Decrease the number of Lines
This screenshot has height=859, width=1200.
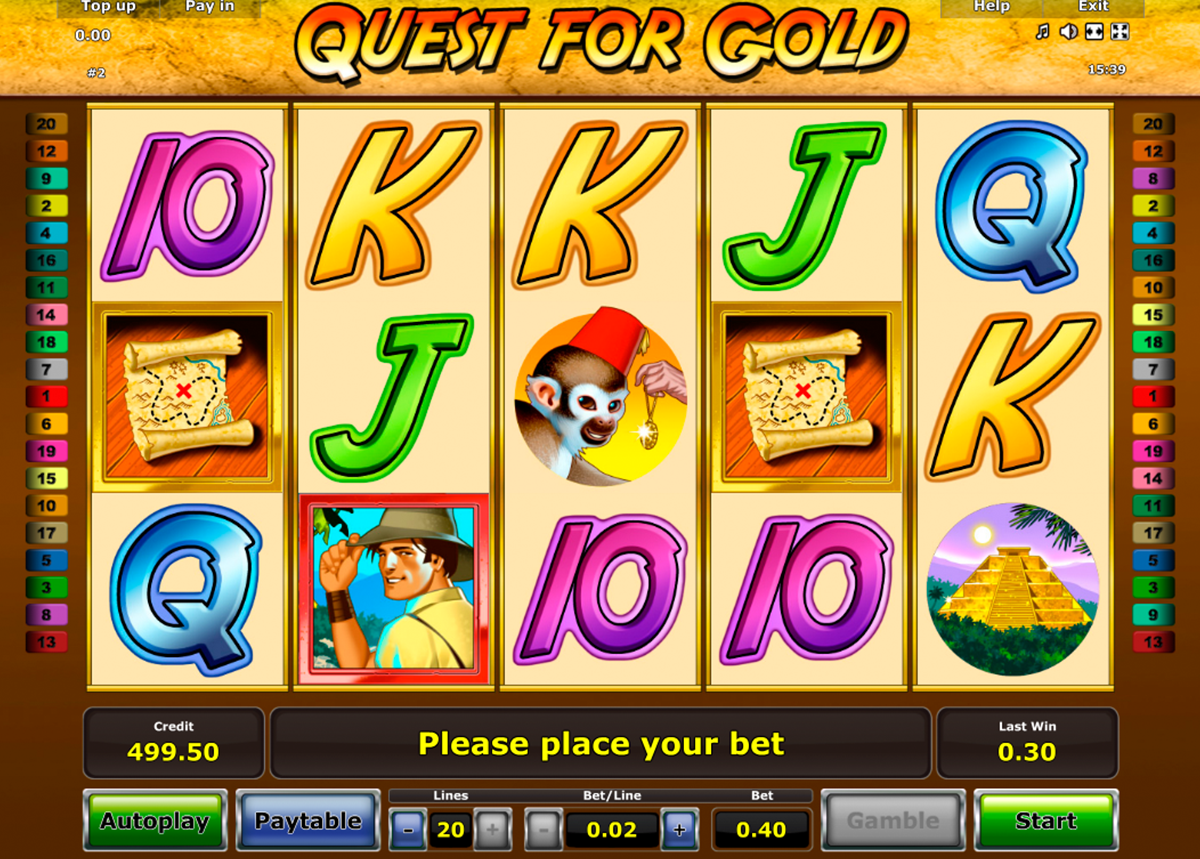tap(407, 829)
